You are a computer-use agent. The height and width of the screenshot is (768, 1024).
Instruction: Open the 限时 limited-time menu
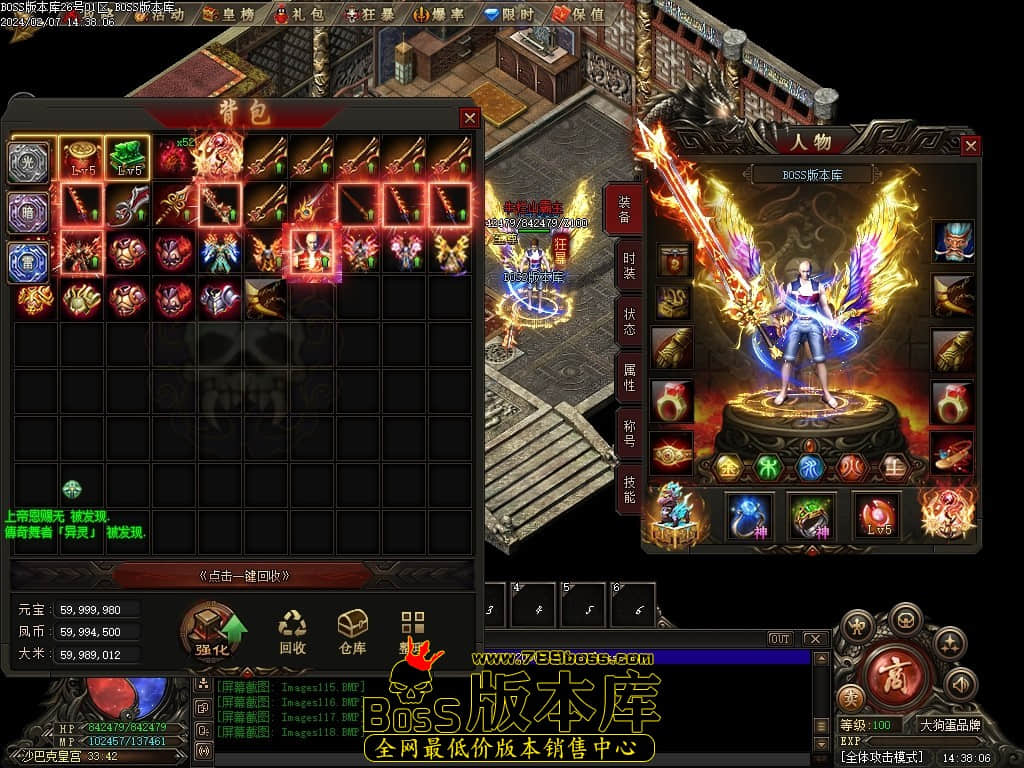[x=511, y=14]
